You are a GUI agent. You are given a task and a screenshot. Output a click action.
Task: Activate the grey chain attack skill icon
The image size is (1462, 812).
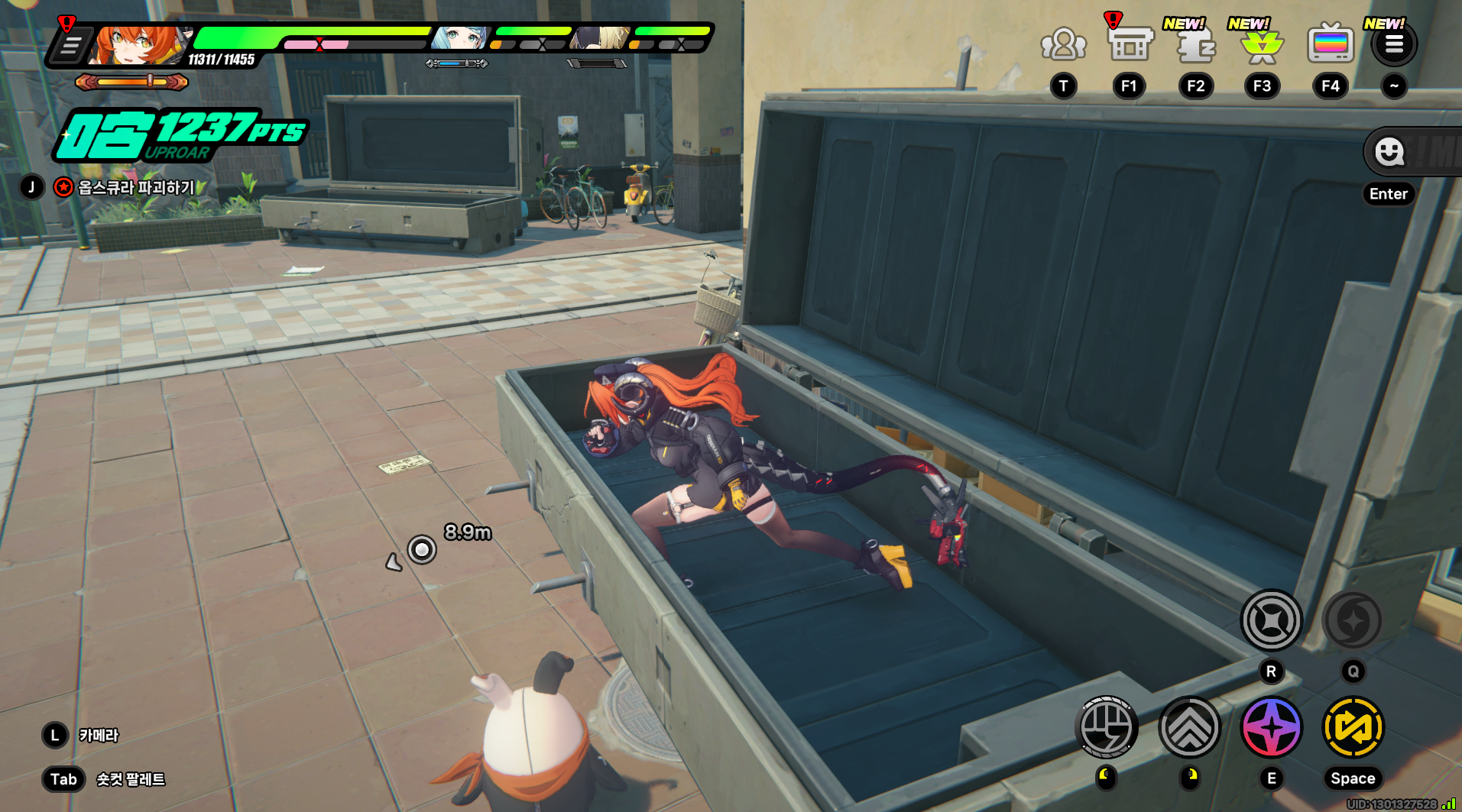(1271, 620)
